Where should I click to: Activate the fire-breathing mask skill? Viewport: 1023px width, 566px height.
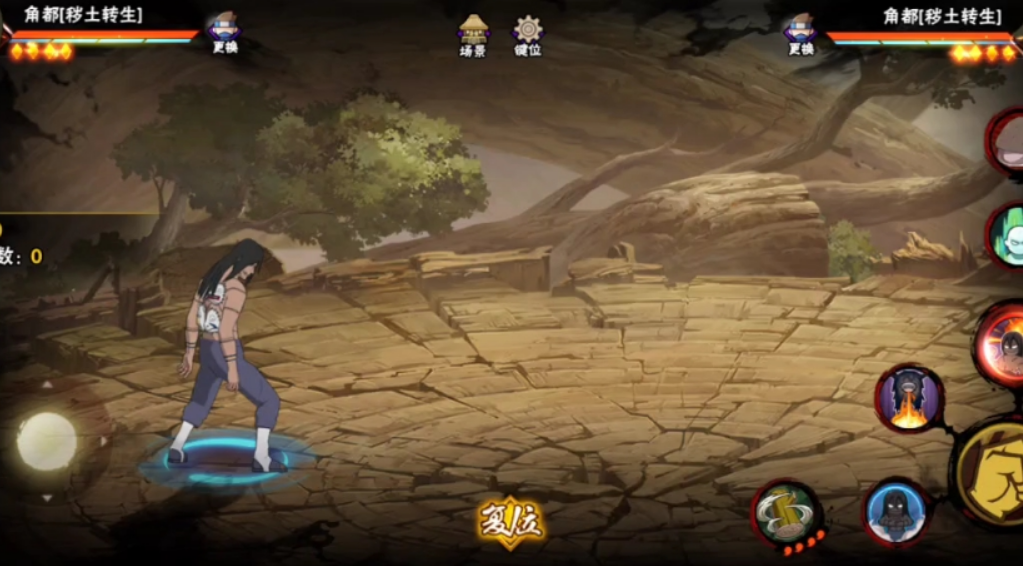tap(909, 398)
